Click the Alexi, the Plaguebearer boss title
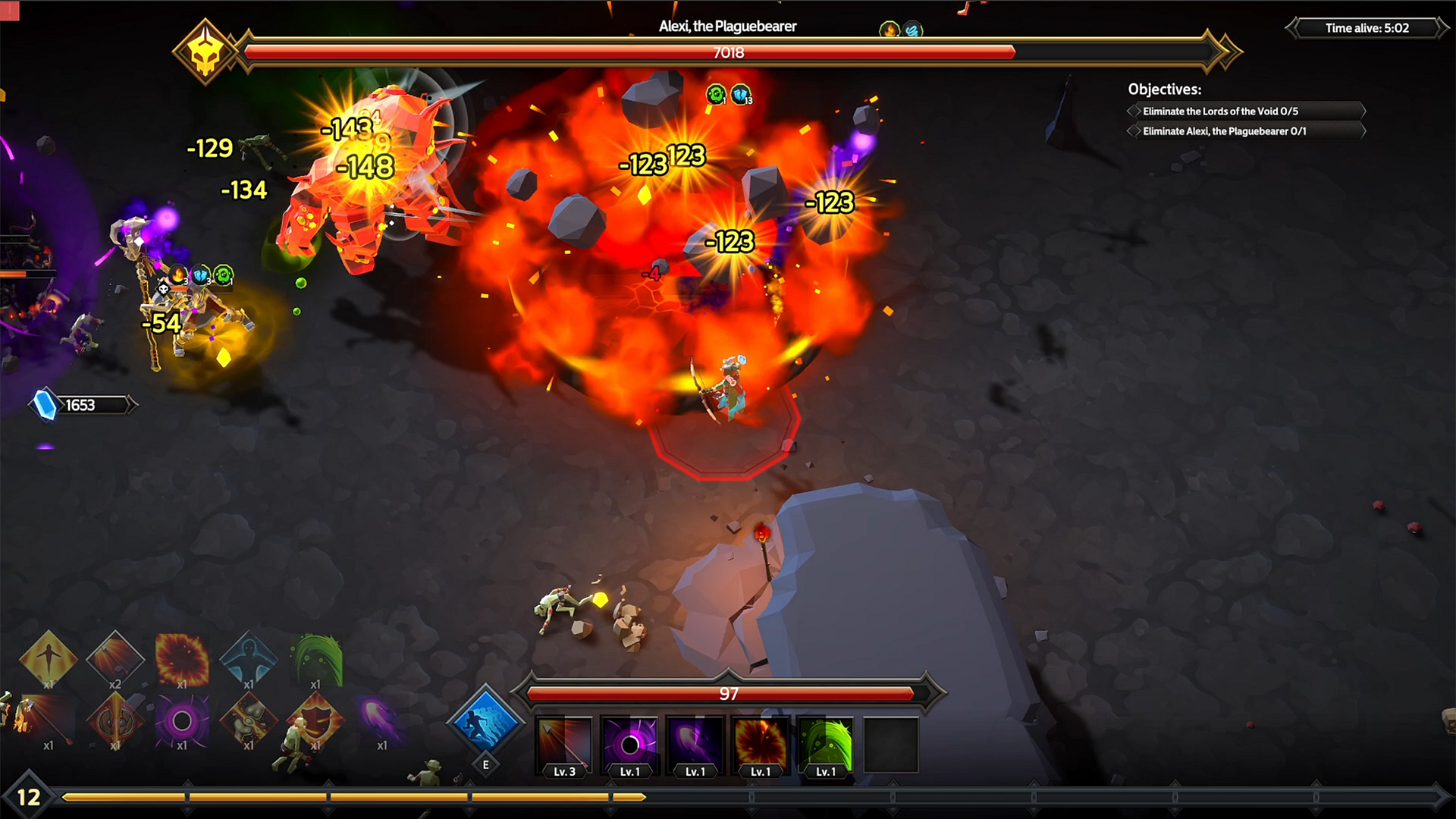Image resolution: width=1456 pixels, height=819 pixels. [x=728, y=25]
